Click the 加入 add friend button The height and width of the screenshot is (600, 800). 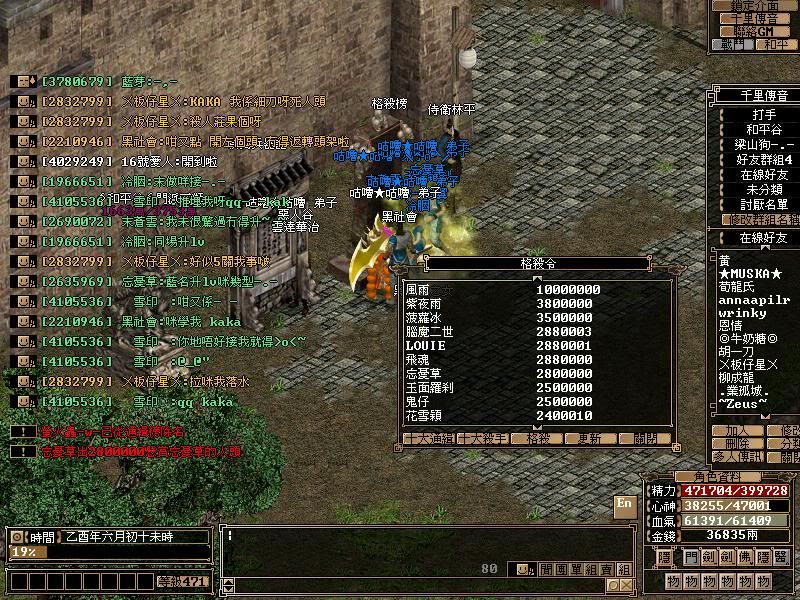(736, 430)
